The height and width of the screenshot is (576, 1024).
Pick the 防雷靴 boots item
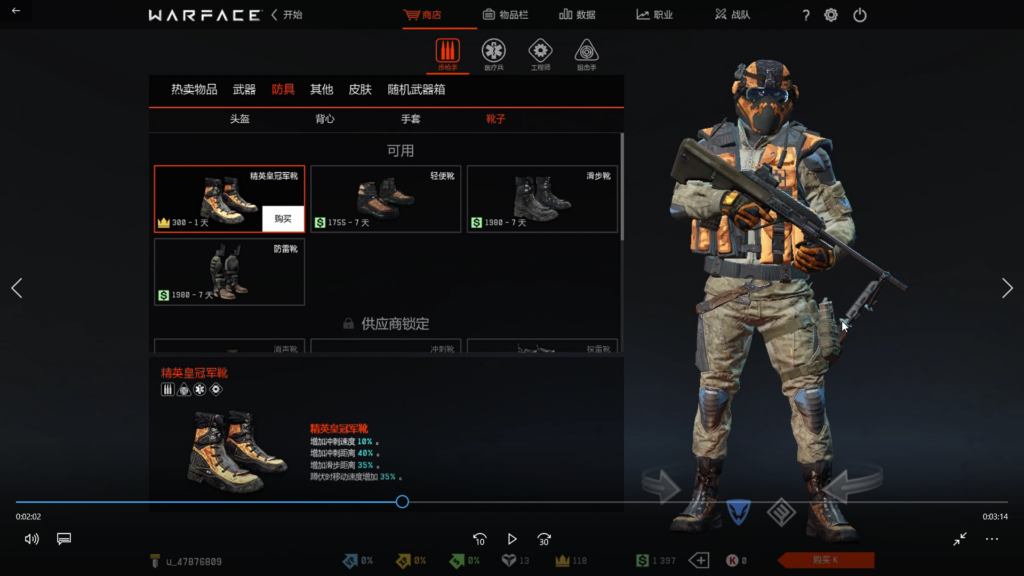tap(229, 271)
